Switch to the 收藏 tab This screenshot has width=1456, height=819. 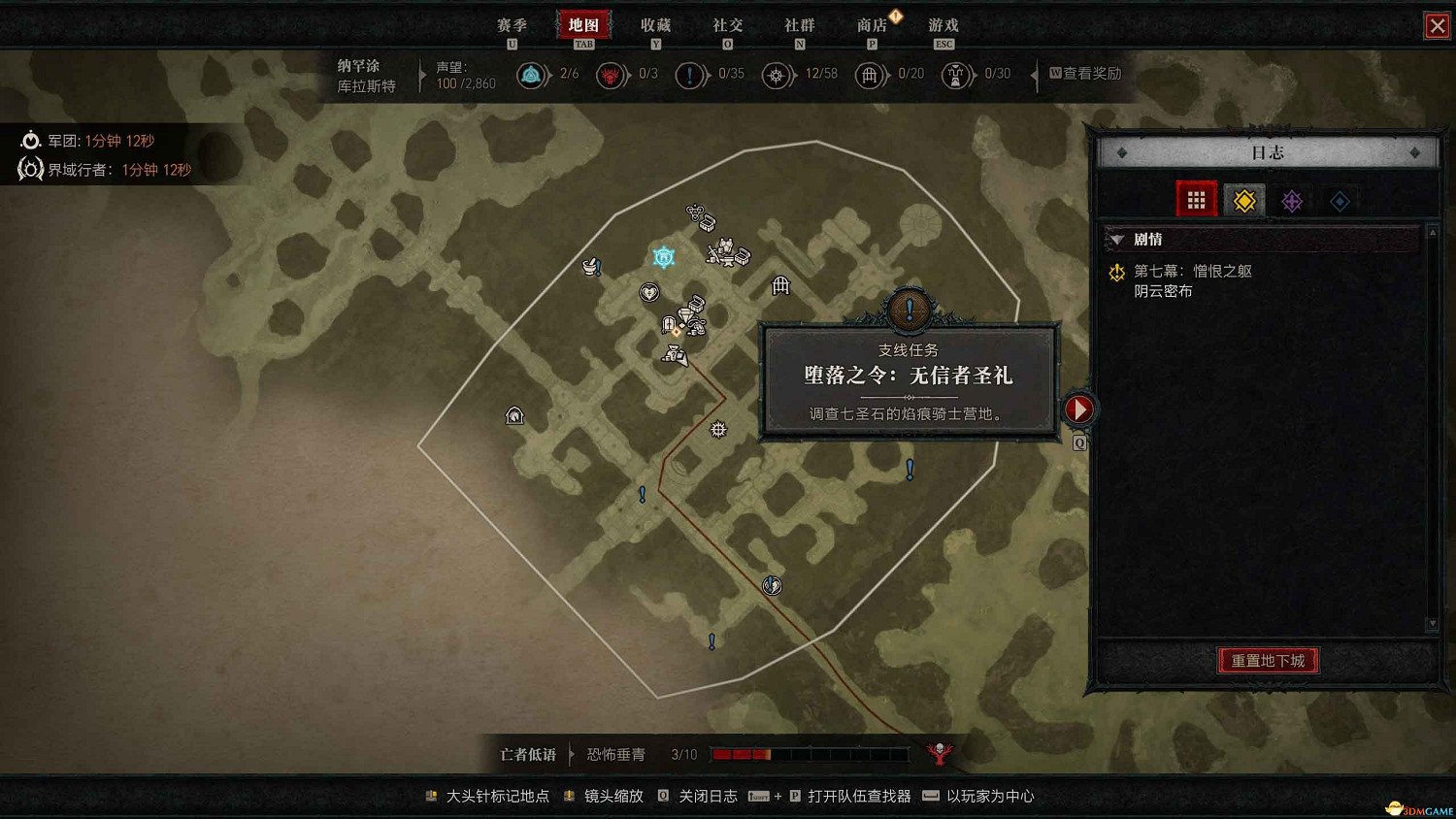656,25
